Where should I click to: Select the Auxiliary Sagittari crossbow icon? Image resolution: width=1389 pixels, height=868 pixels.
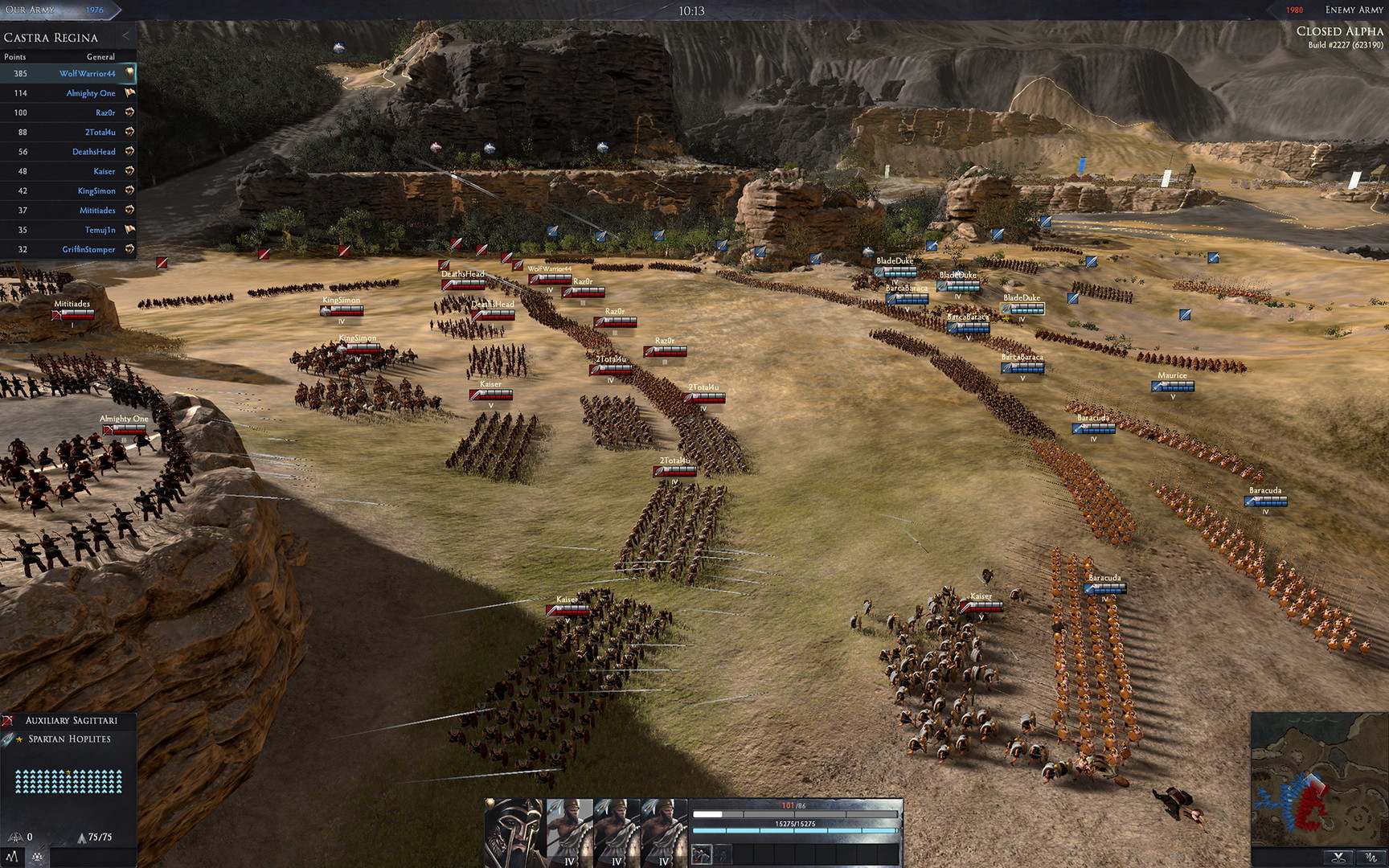6,721
